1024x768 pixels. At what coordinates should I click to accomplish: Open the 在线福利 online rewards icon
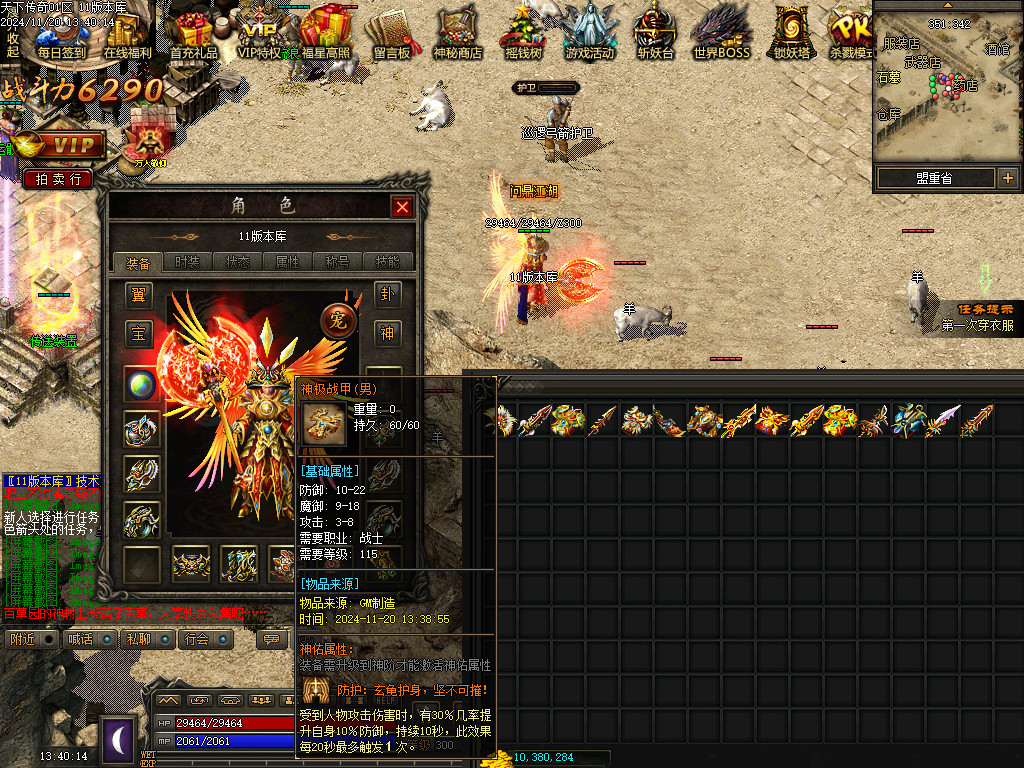pyautogui.click(x=127, y=33)
